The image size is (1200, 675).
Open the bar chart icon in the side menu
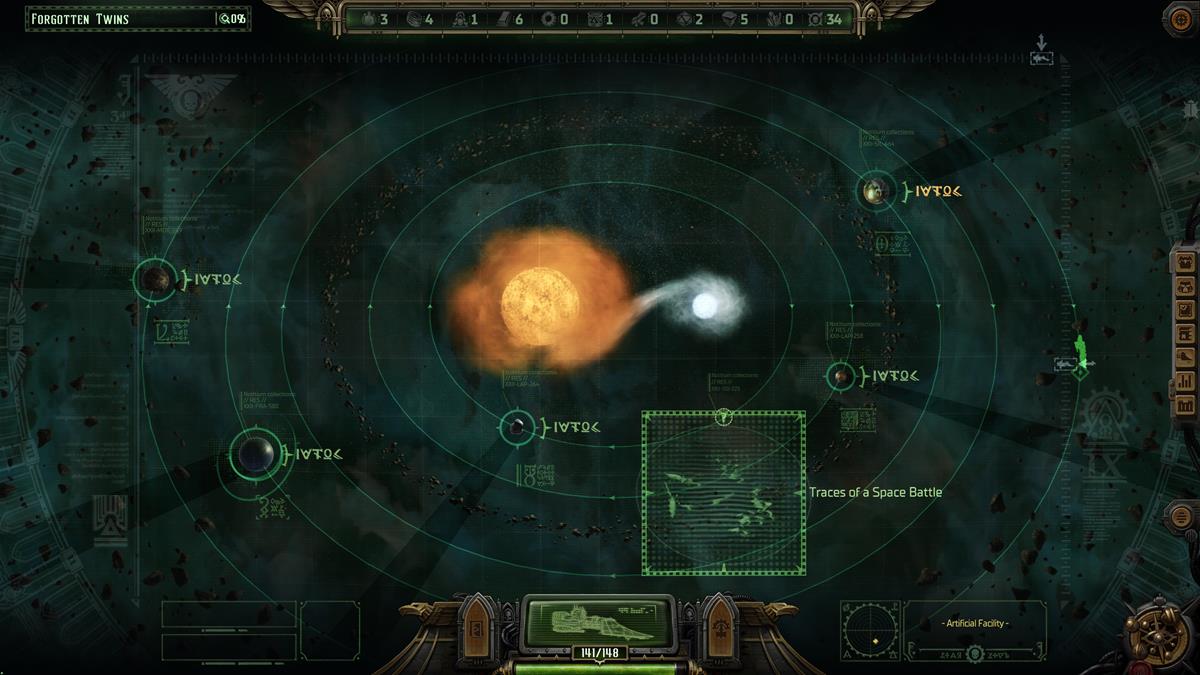point(1187,381)
